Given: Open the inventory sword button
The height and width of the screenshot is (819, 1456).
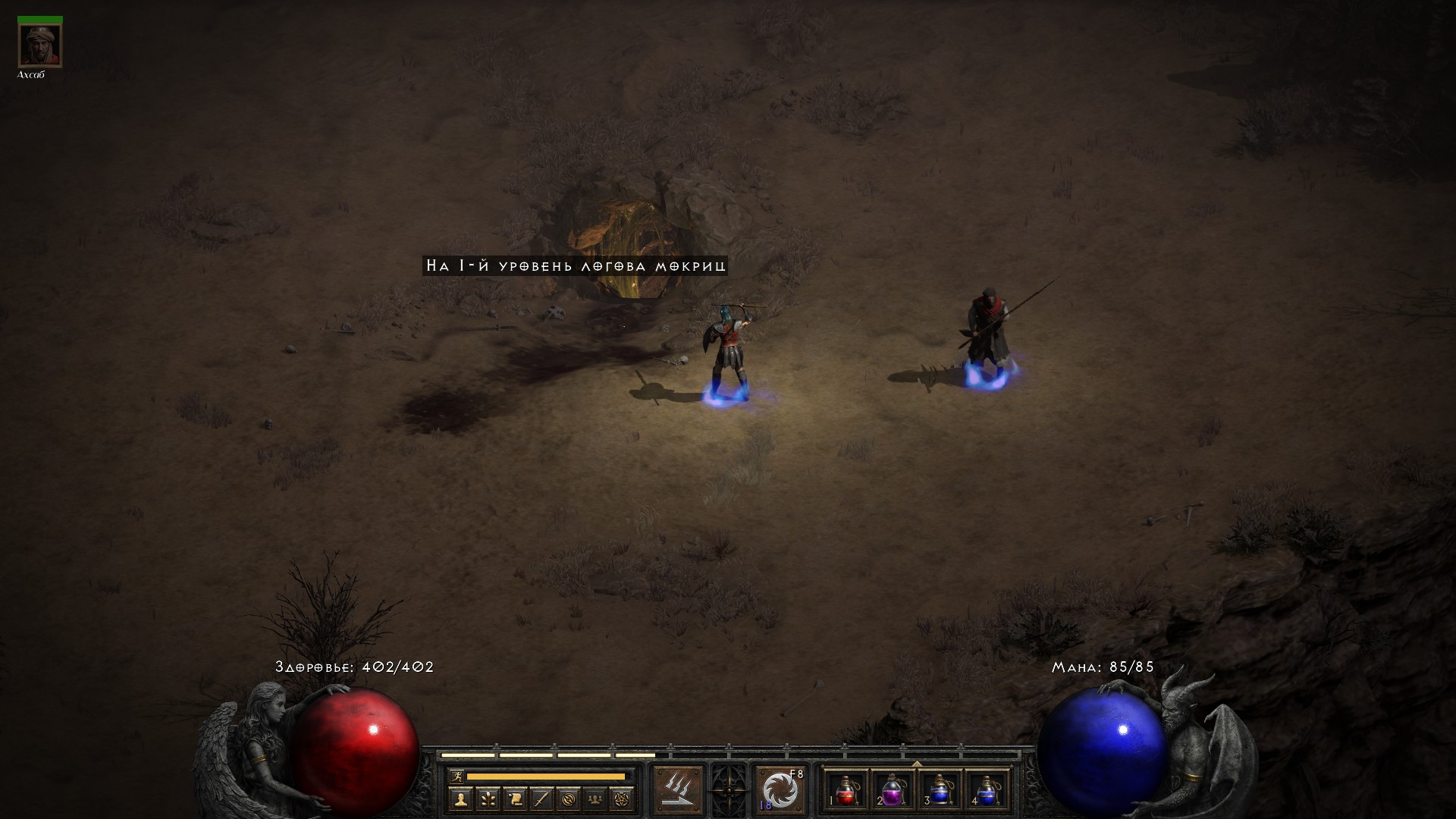Looking at the screenshot, I should click(x=542, y=799).
